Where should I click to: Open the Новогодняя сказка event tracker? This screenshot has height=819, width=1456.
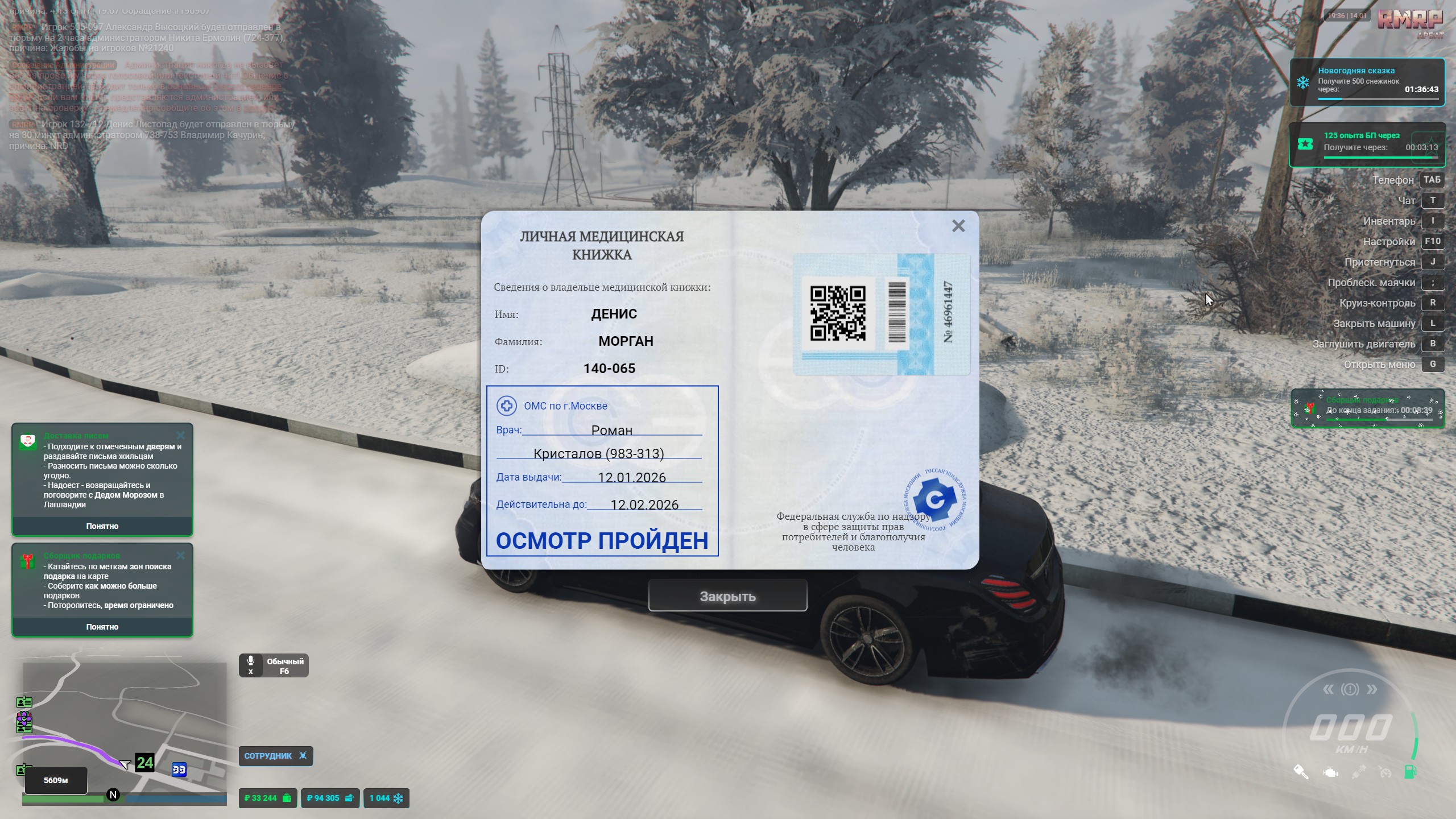tap(1367, 82)
